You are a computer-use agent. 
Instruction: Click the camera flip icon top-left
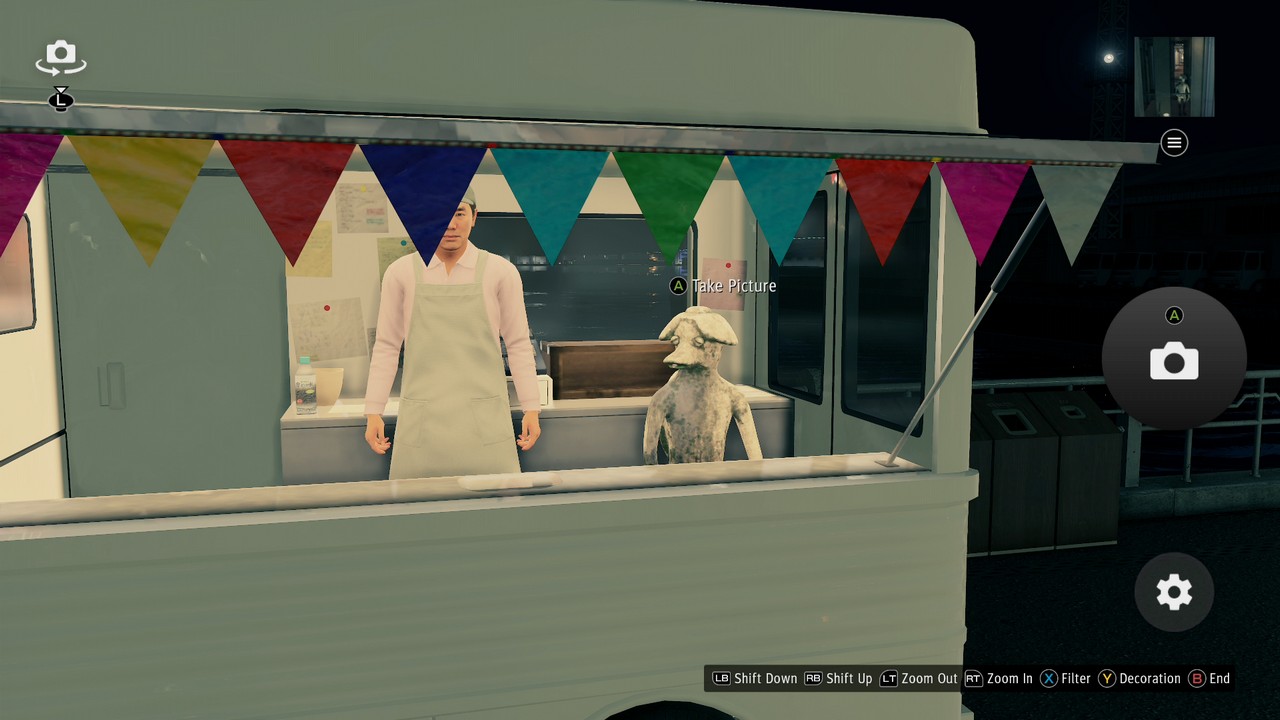[x=60, y=57]
